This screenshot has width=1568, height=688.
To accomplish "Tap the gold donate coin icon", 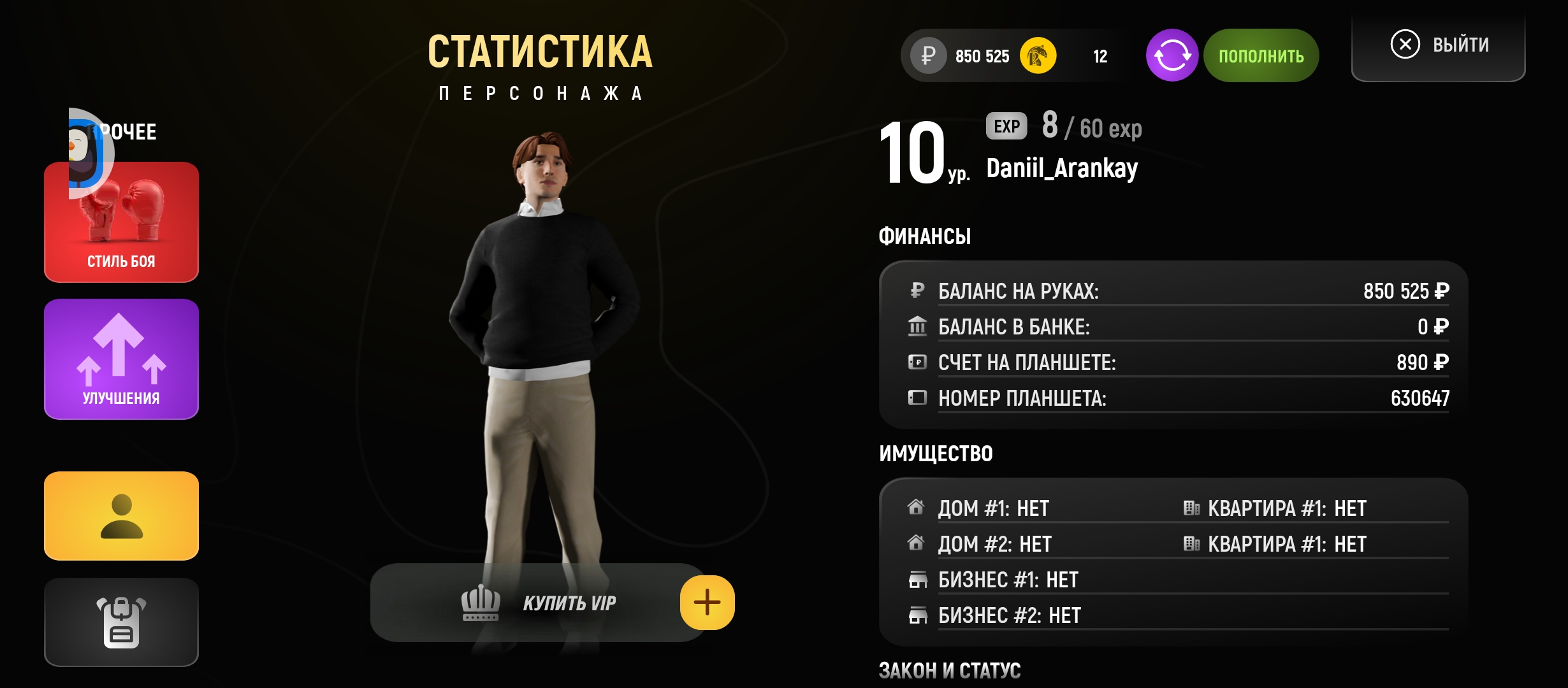I will pos(1038,56).
